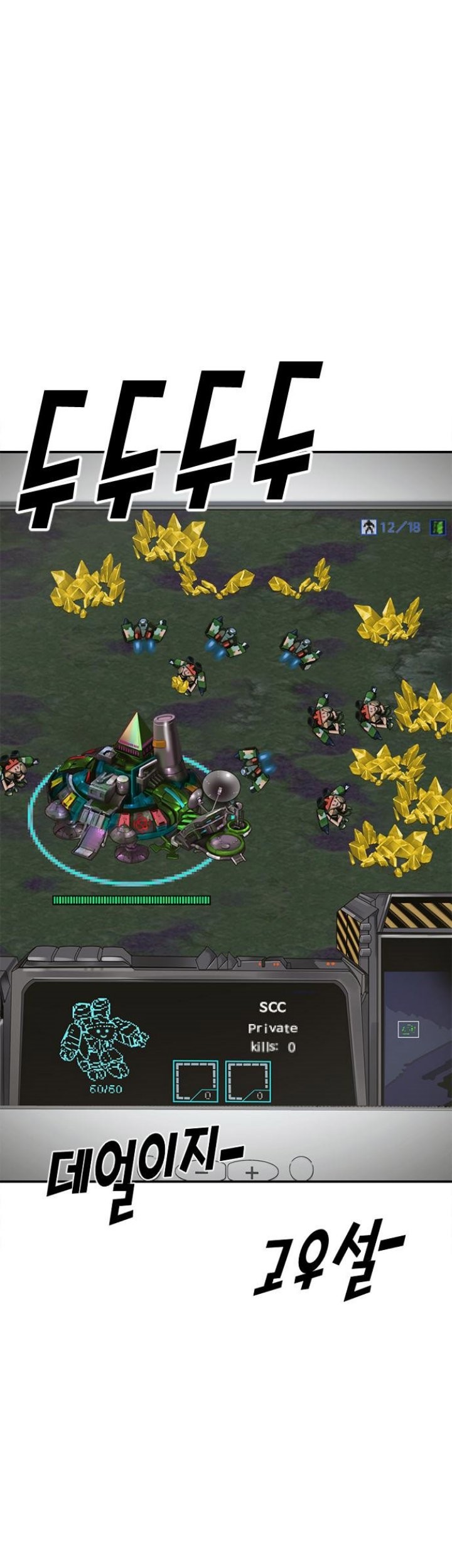Click the monitor's plus button

point(252,1172)
